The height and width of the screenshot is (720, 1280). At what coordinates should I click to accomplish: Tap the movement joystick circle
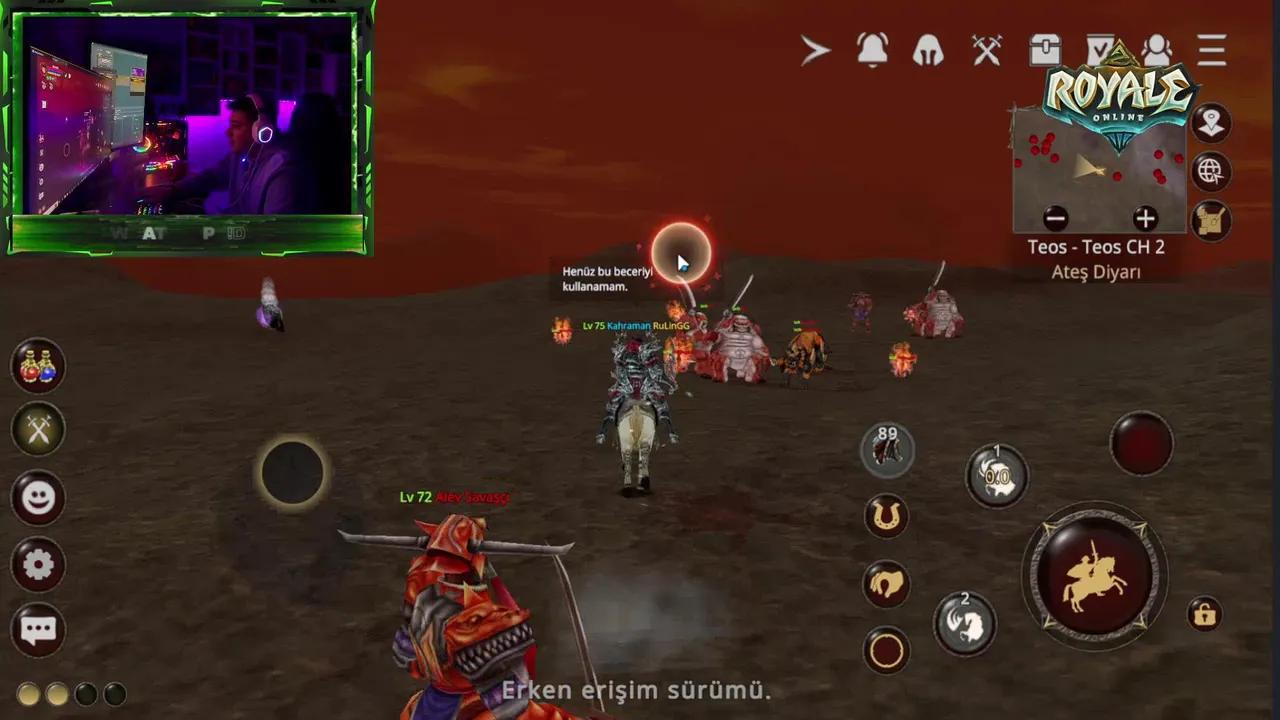point(292,472)
